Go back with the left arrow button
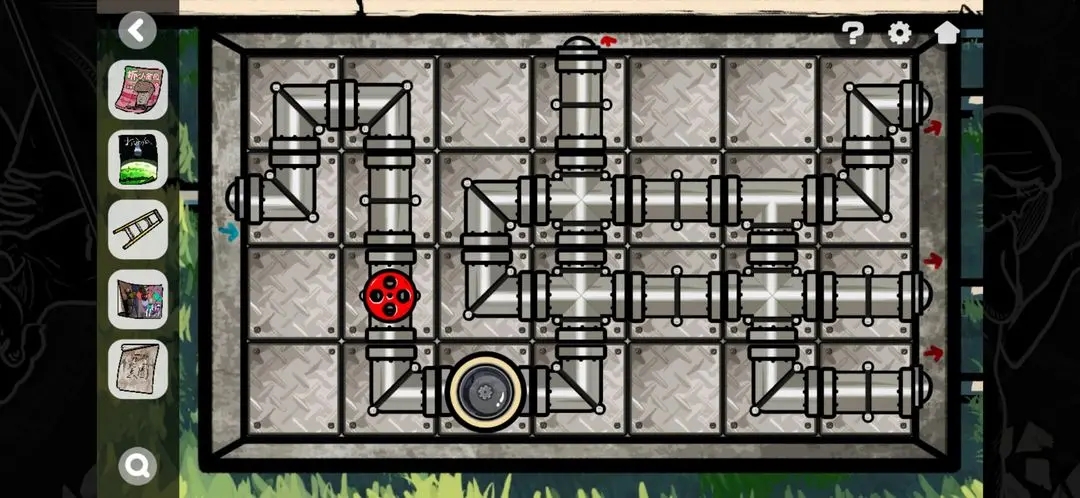 (138, 30)
